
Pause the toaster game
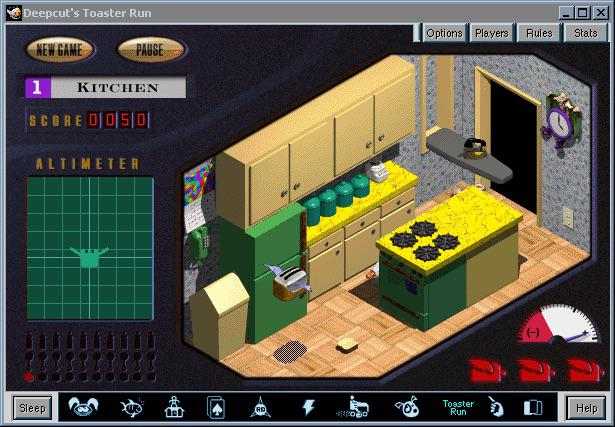tap(150, 49)
